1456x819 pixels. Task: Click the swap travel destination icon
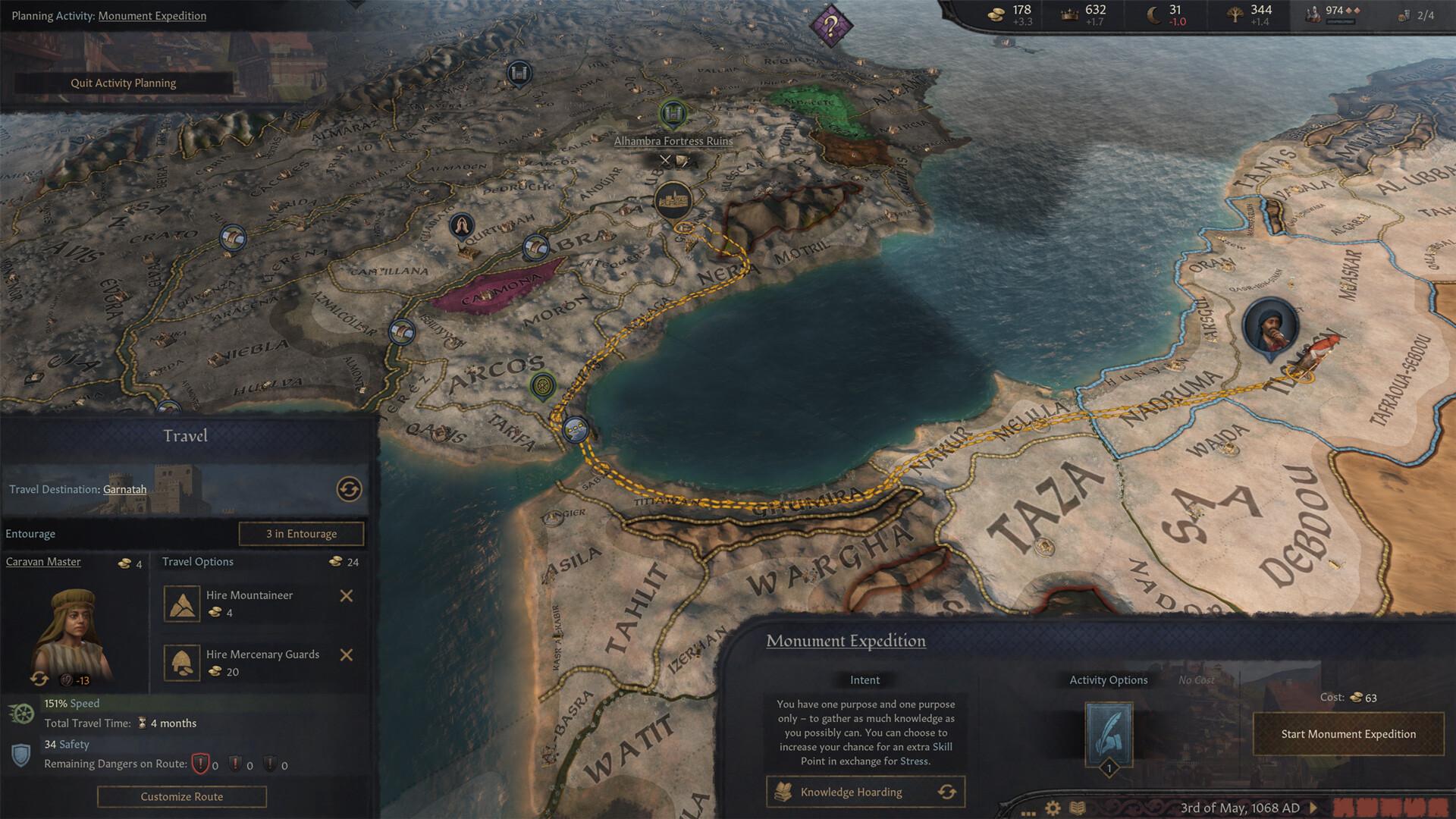coord(351,490)
